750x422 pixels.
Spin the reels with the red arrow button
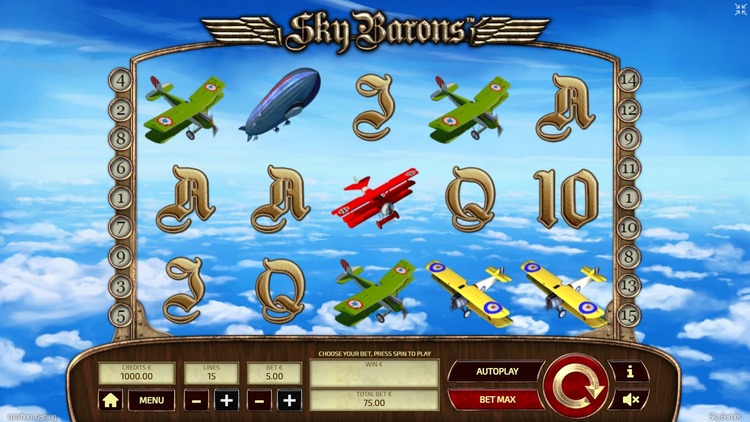click(575, 385)
